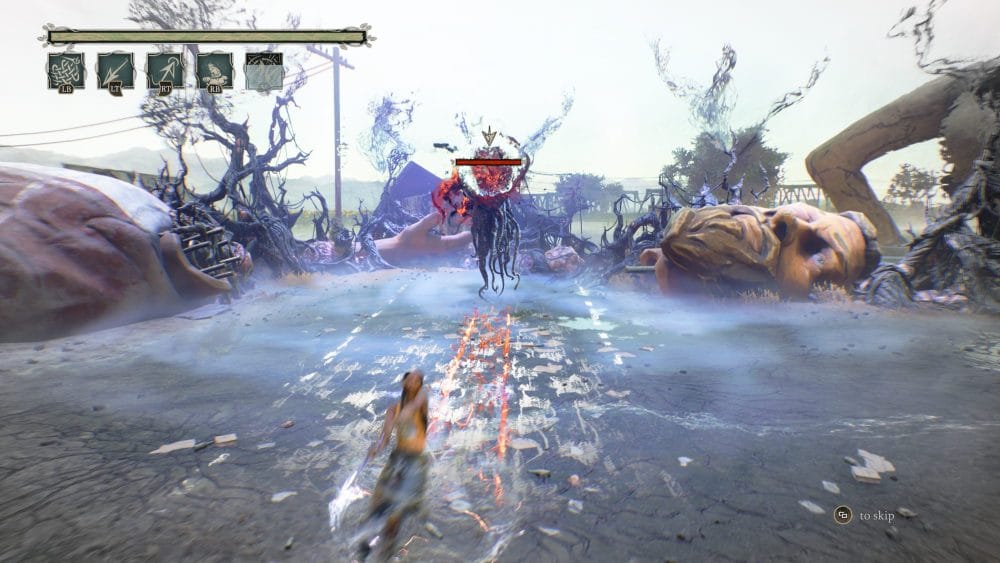The image size is (1000, 563).
Task: Click the greyed-out cooldown ability icon
Action: point(263,71)
